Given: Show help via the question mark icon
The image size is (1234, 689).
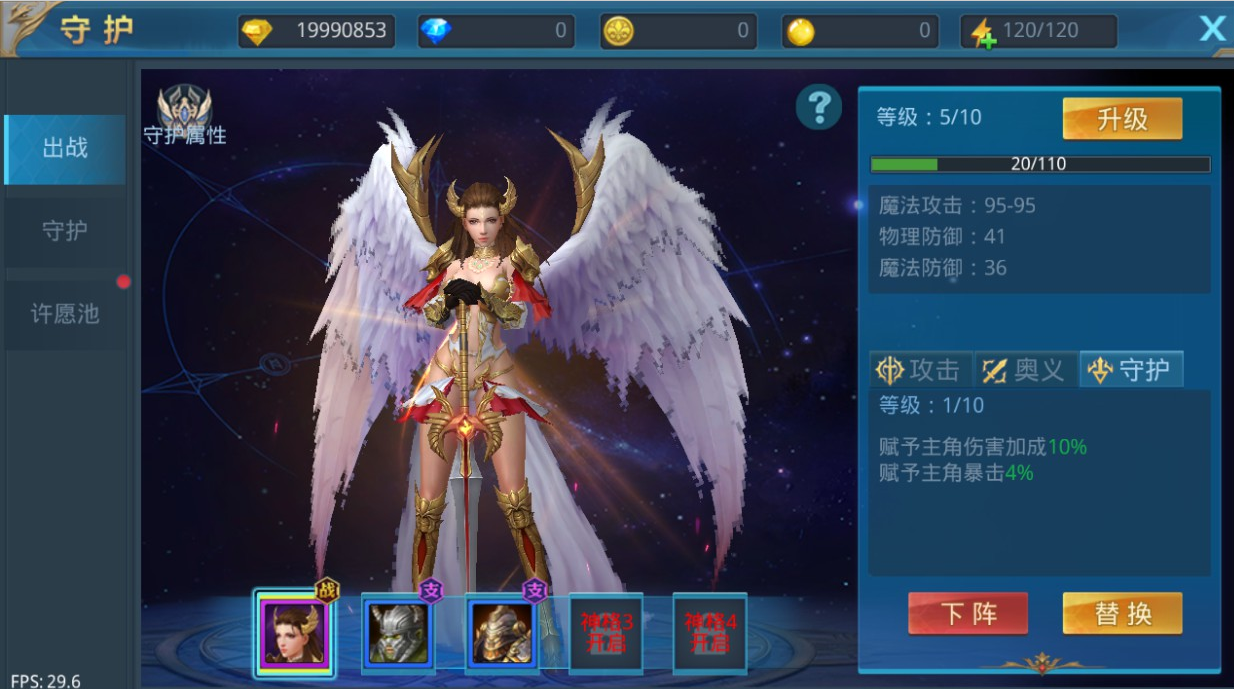Looking at the screenshot, I should tap(819, 105).
